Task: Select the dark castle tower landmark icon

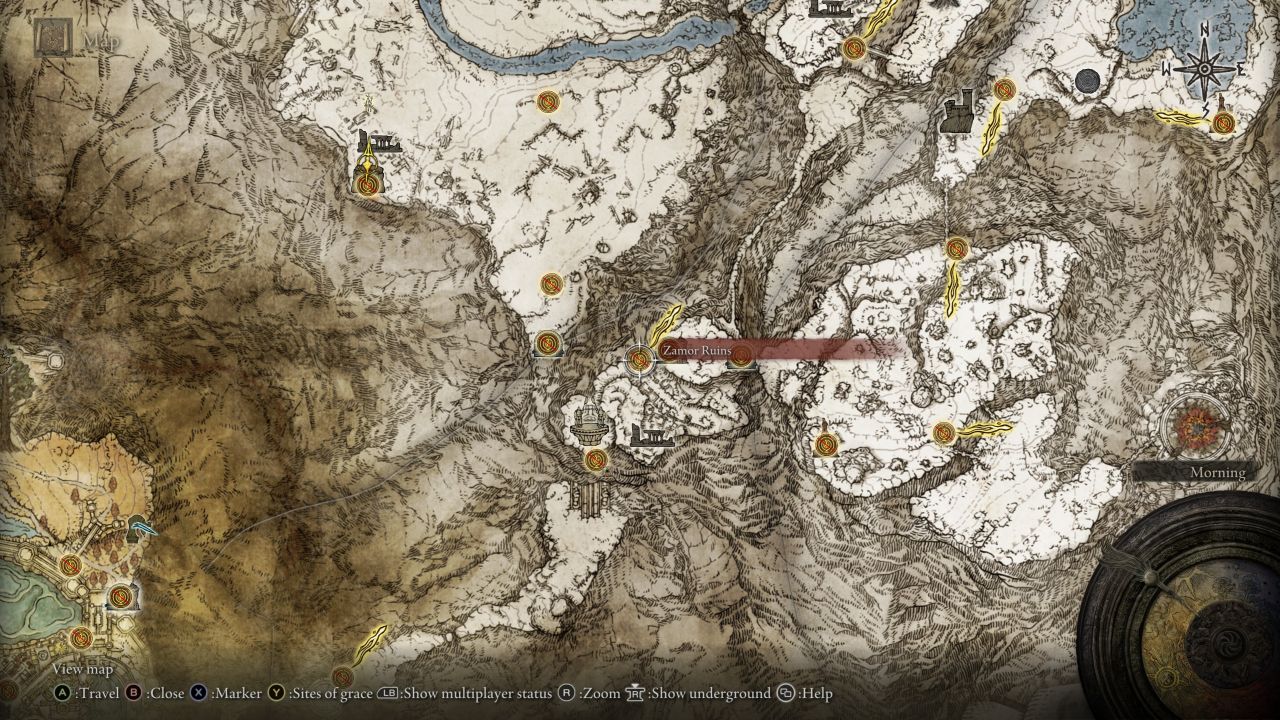Action: 958,111
